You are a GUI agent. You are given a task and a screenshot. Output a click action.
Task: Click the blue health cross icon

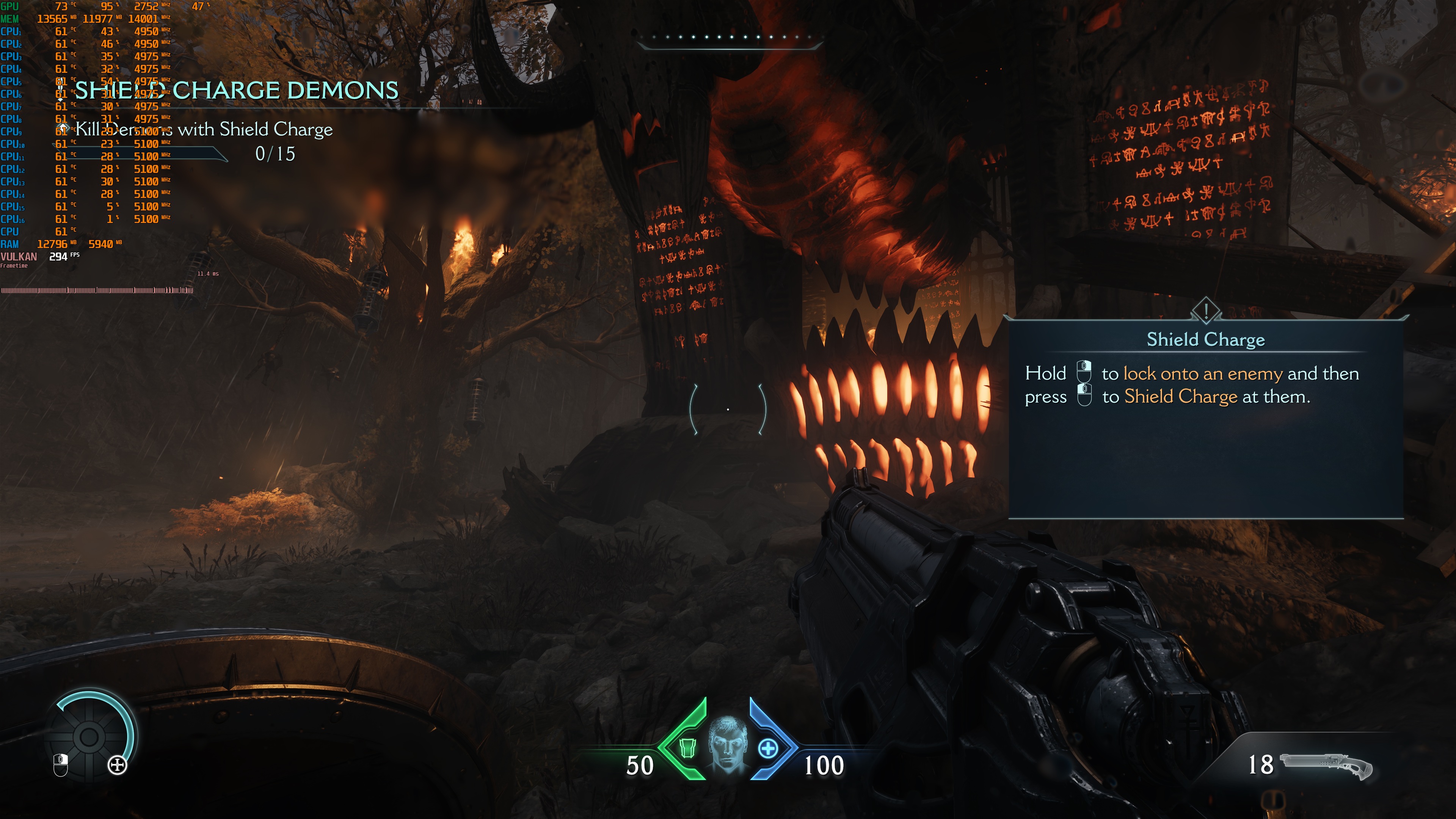click(767, 749)
